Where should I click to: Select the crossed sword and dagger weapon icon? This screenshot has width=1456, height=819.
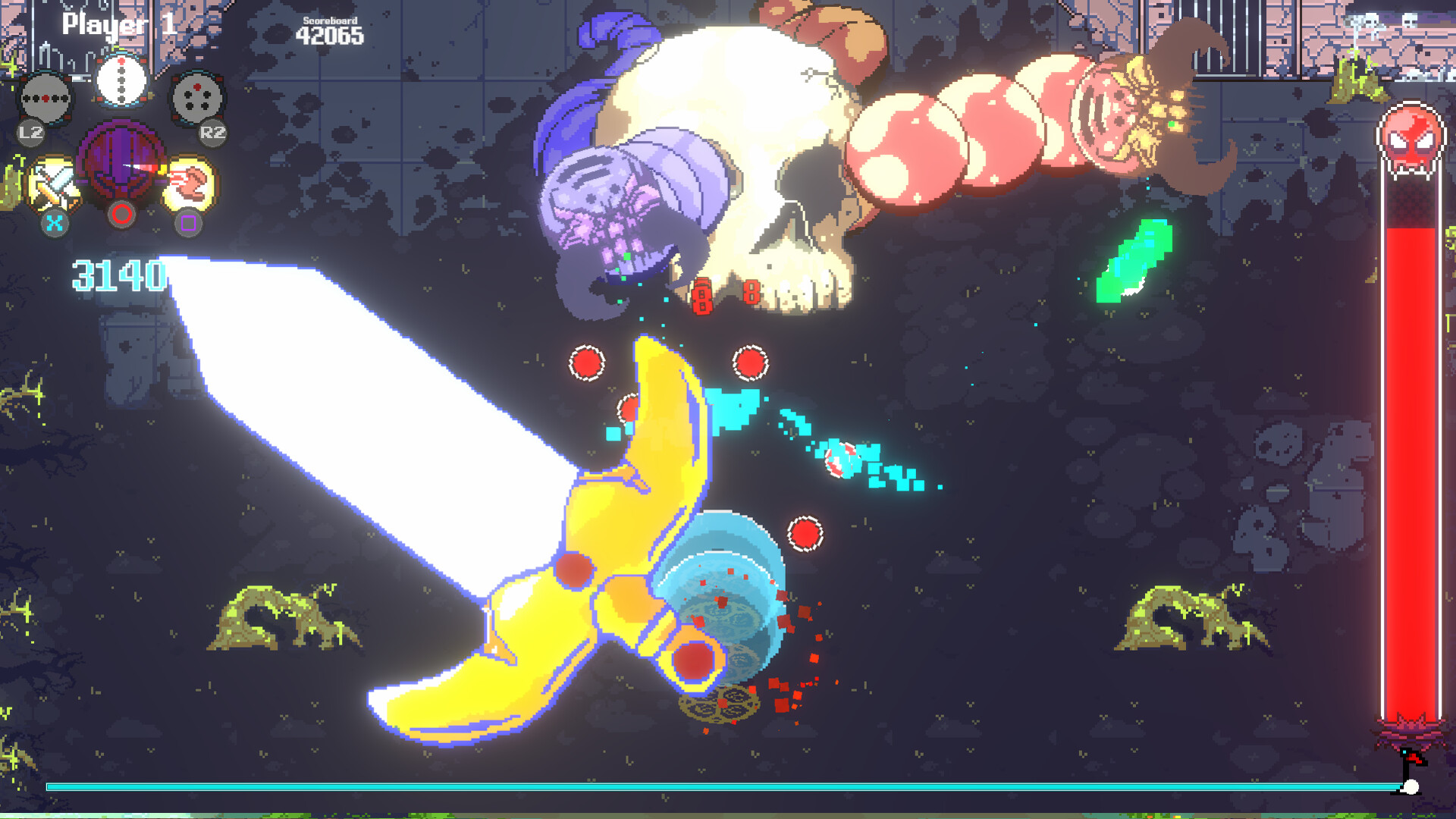pyautogui.click(x=55, y=182)
